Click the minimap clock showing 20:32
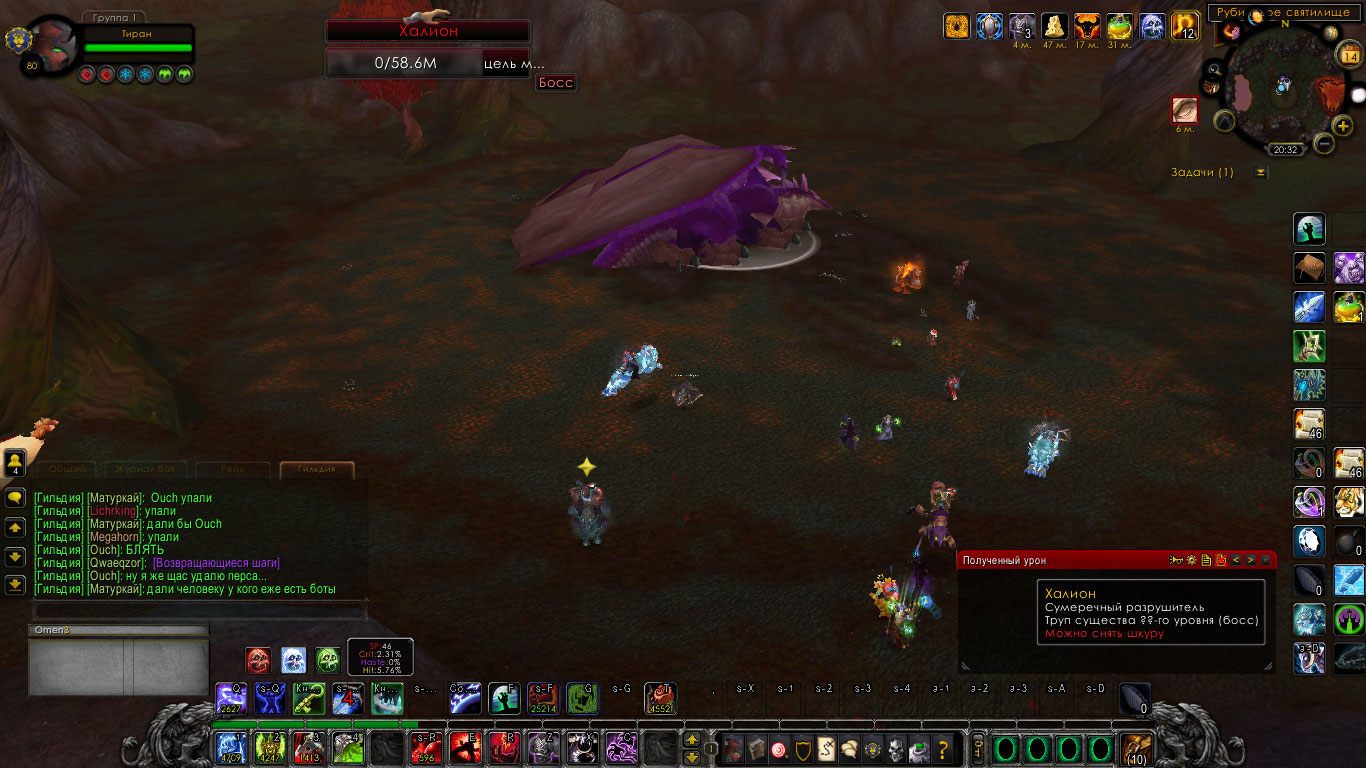Screen dimensions: 1366x768 click(1285, 150)
